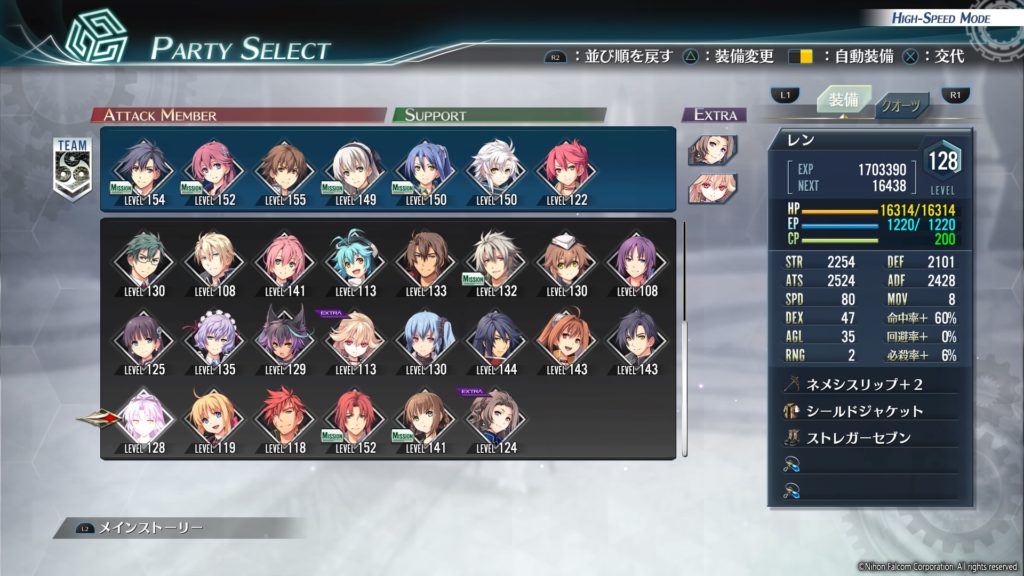Select the level 119 blonde character portrait
Screen dimensions: 1024x576
213,415
